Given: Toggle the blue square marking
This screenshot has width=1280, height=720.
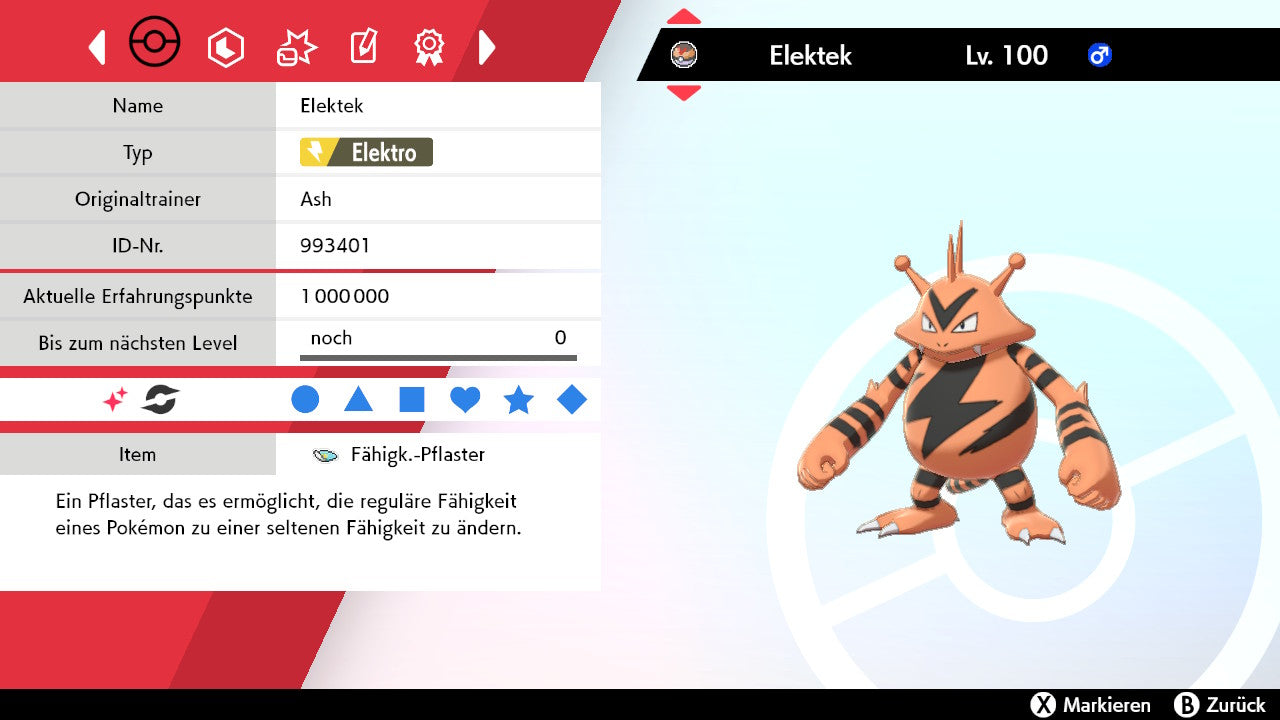Looking at the screenshot, I should click(412, 400).
